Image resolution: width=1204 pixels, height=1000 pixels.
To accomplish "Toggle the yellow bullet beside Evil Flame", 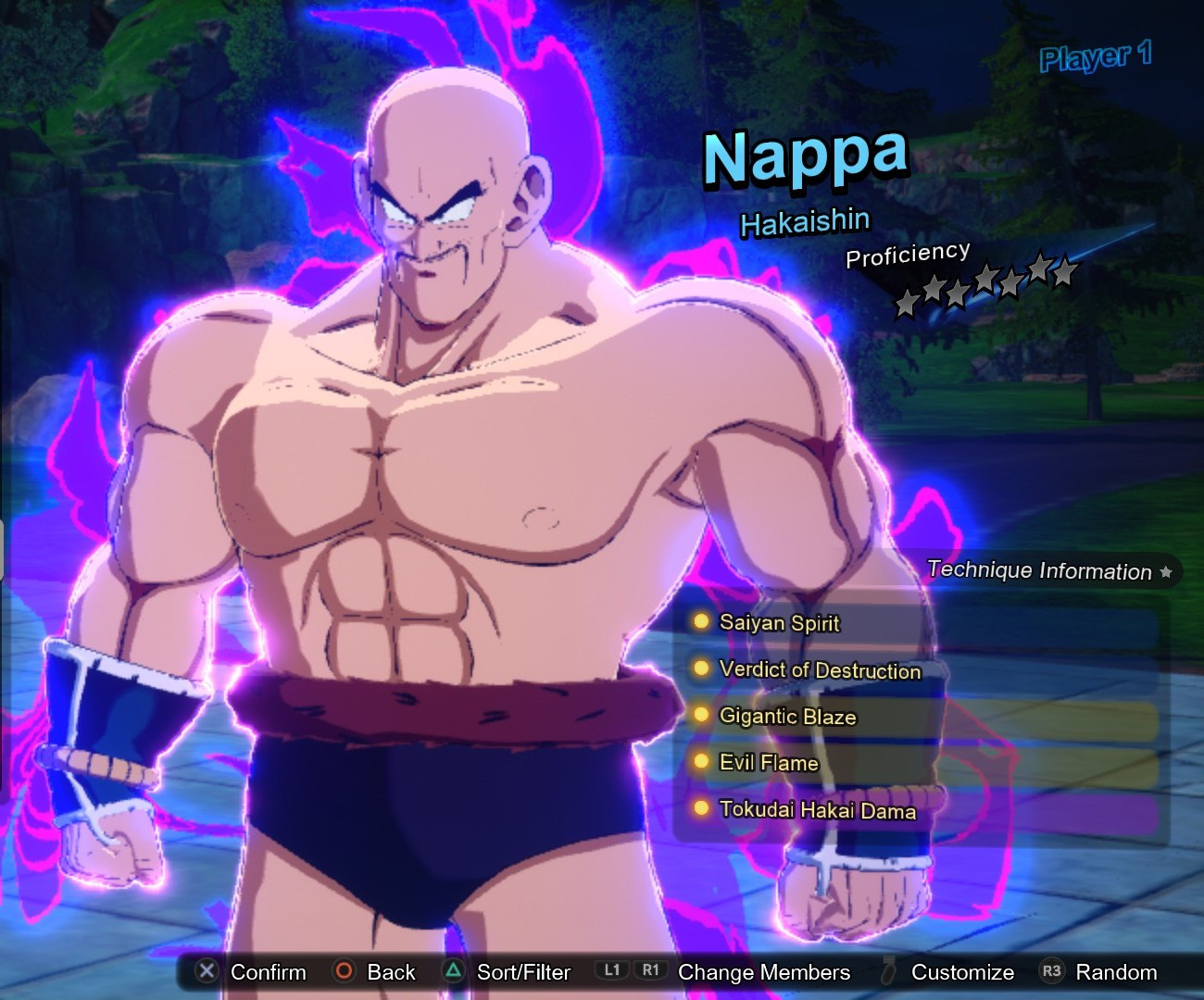I will [700, 762].
